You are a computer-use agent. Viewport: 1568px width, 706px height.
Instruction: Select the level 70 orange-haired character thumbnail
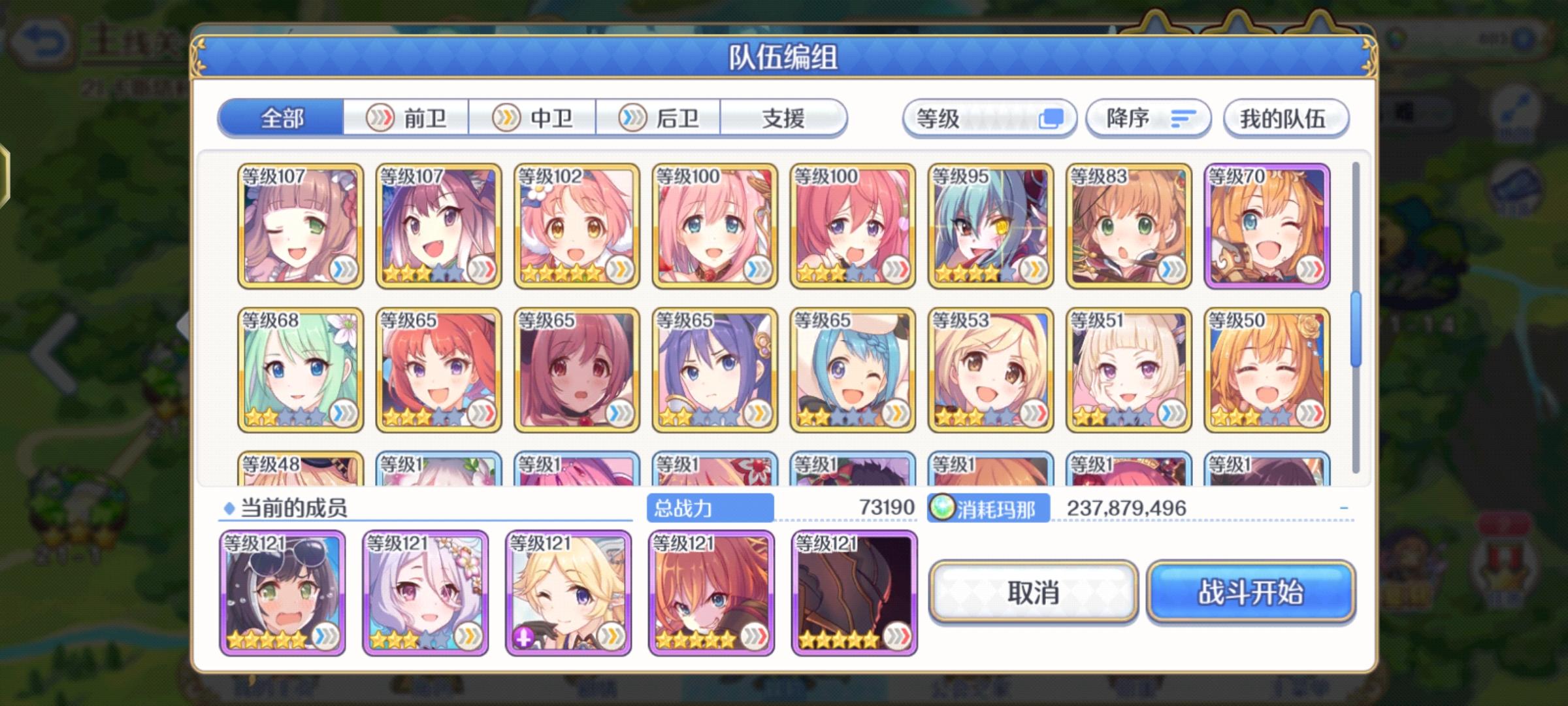1267,226
